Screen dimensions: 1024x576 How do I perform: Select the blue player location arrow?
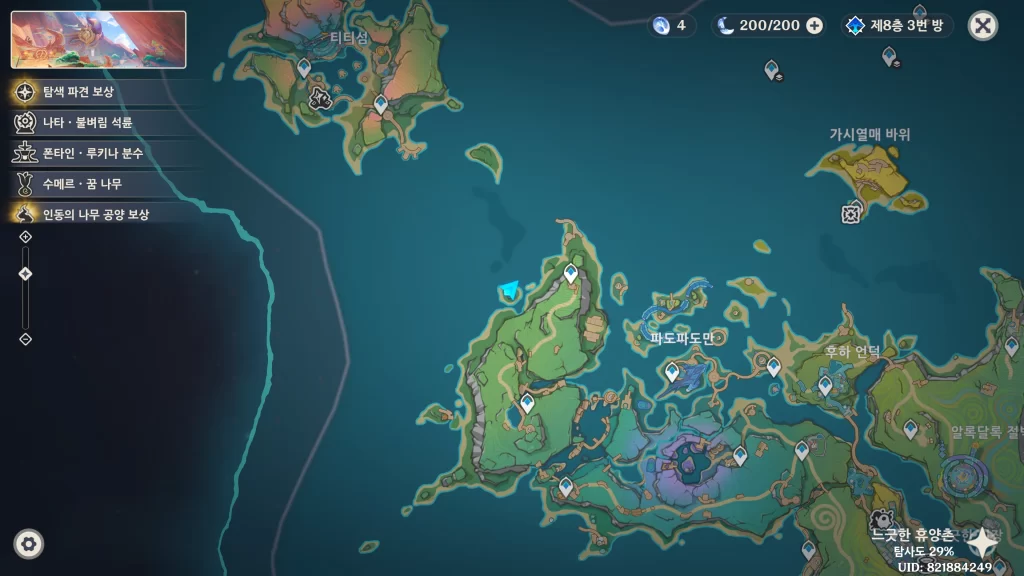coord(511,291)
